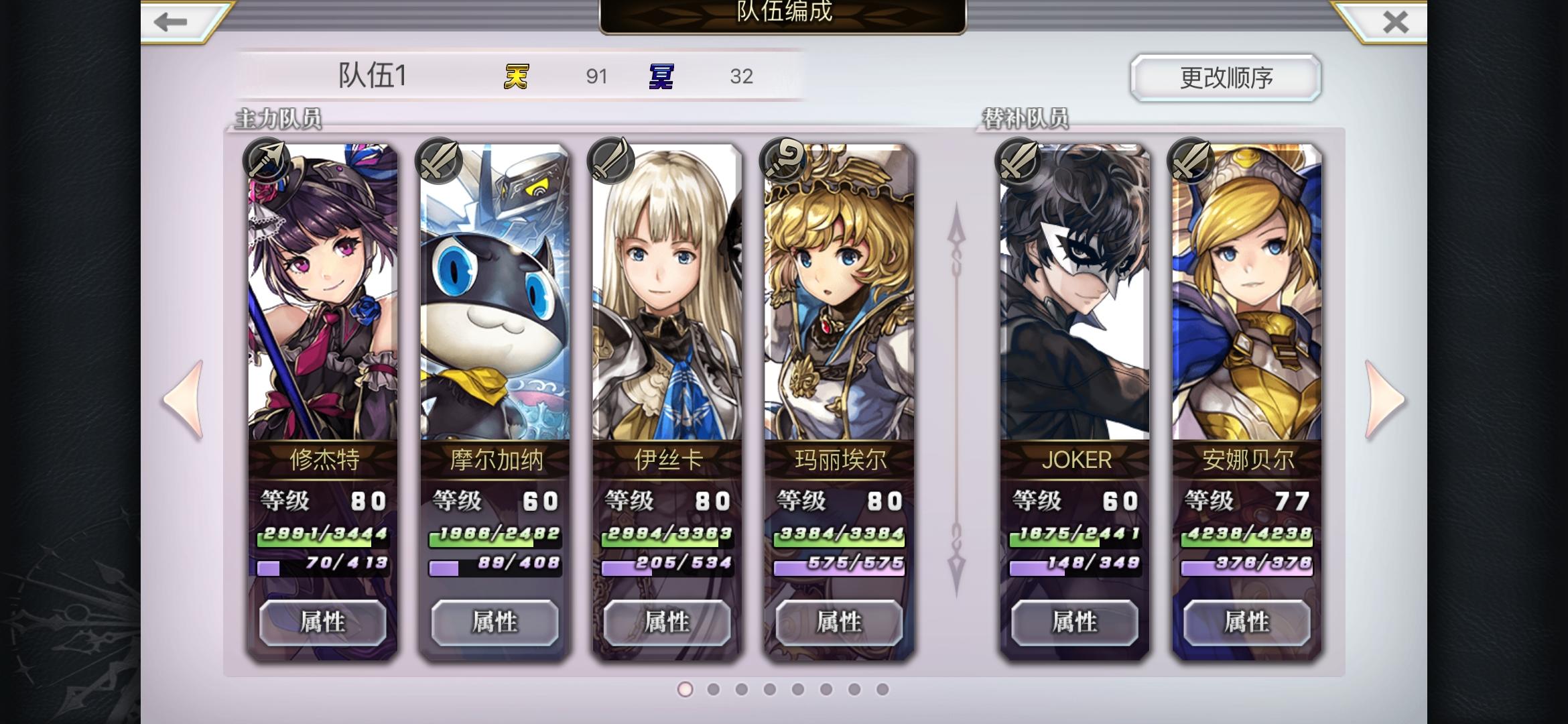Viewport: 1568px width, 724px height.
Task: Click the golden 天 element icon in the header
Action: click(517, 76)
